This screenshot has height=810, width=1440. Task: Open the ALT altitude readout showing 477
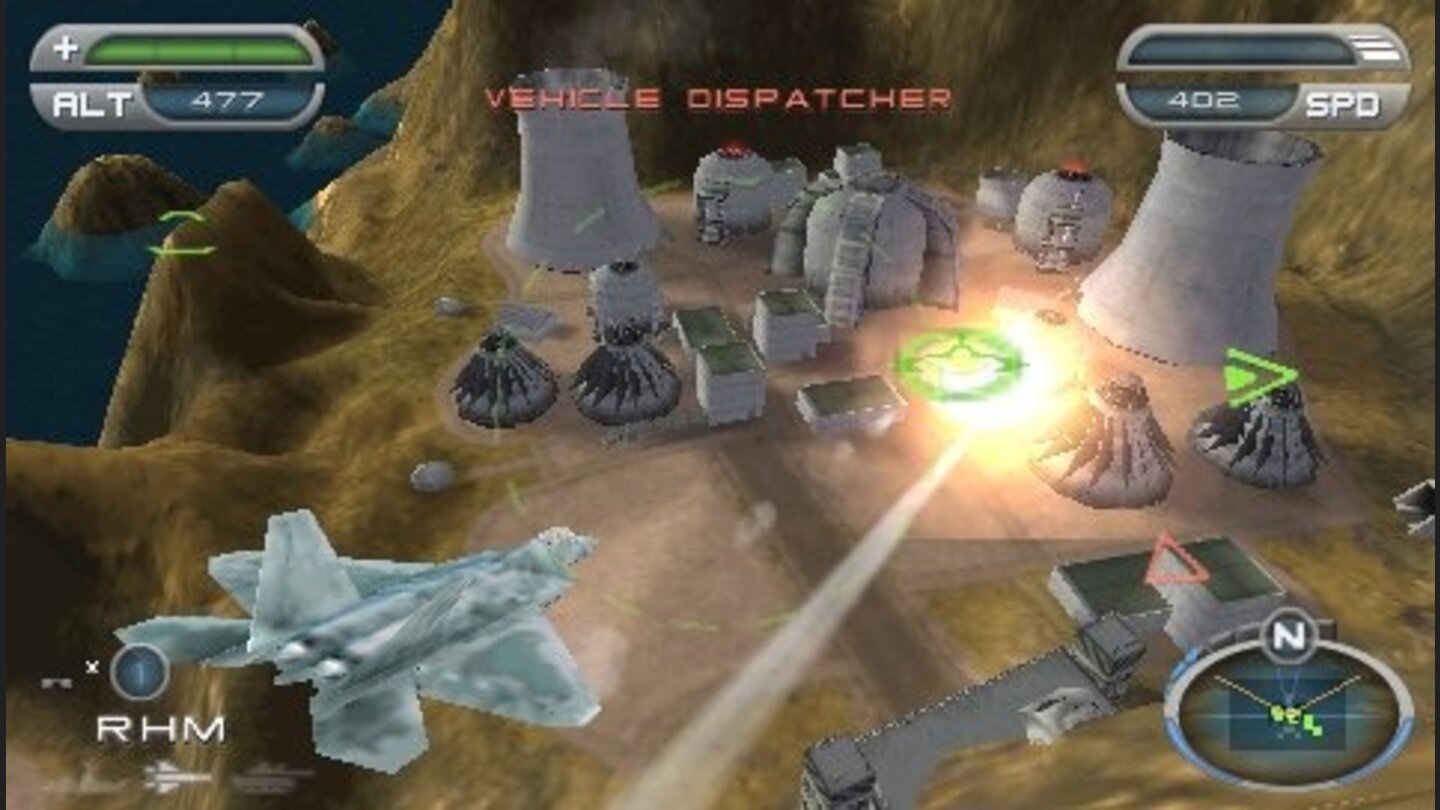228,99
